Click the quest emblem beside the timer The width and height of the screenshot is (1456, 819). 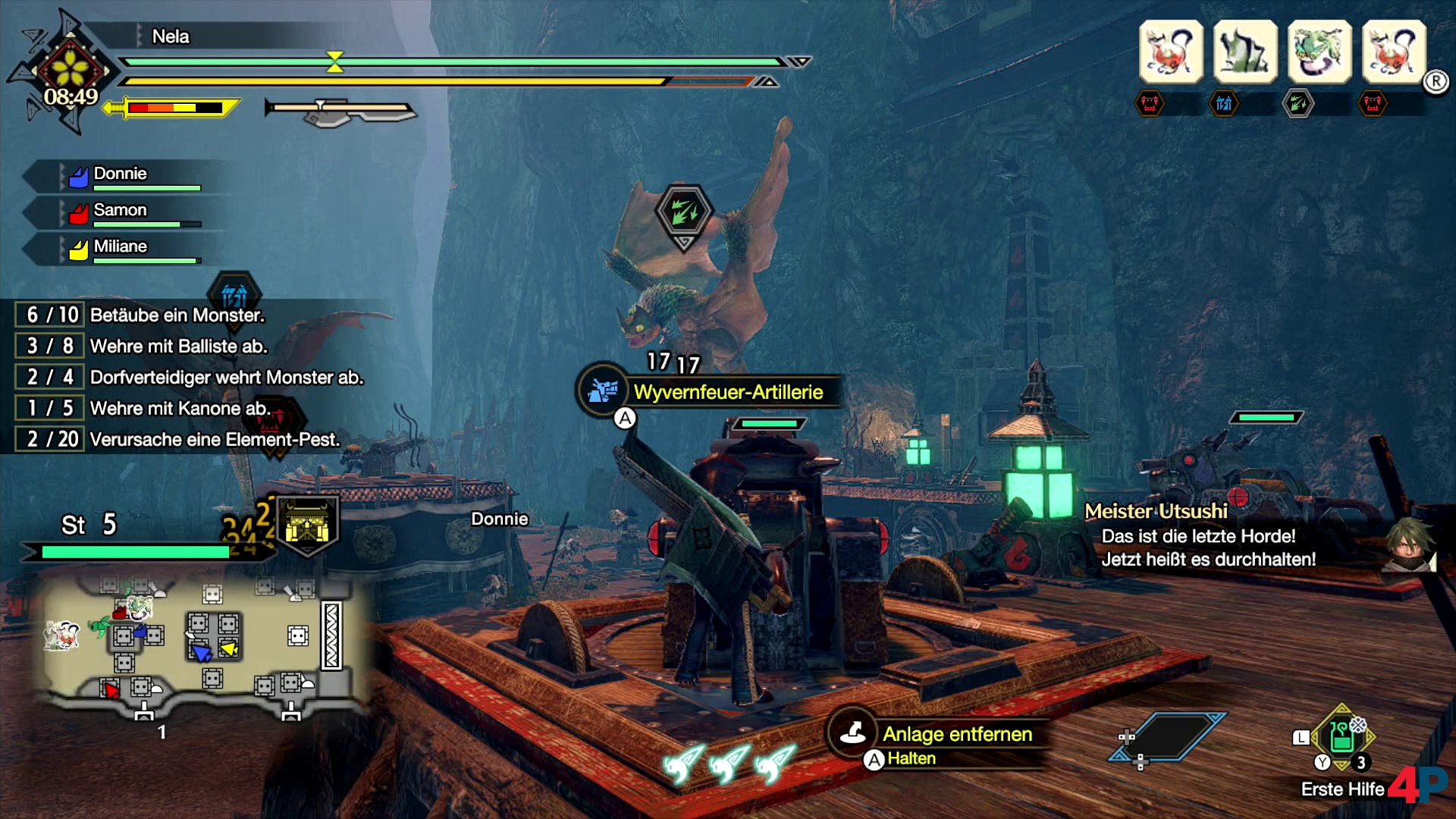pos(70,68)
